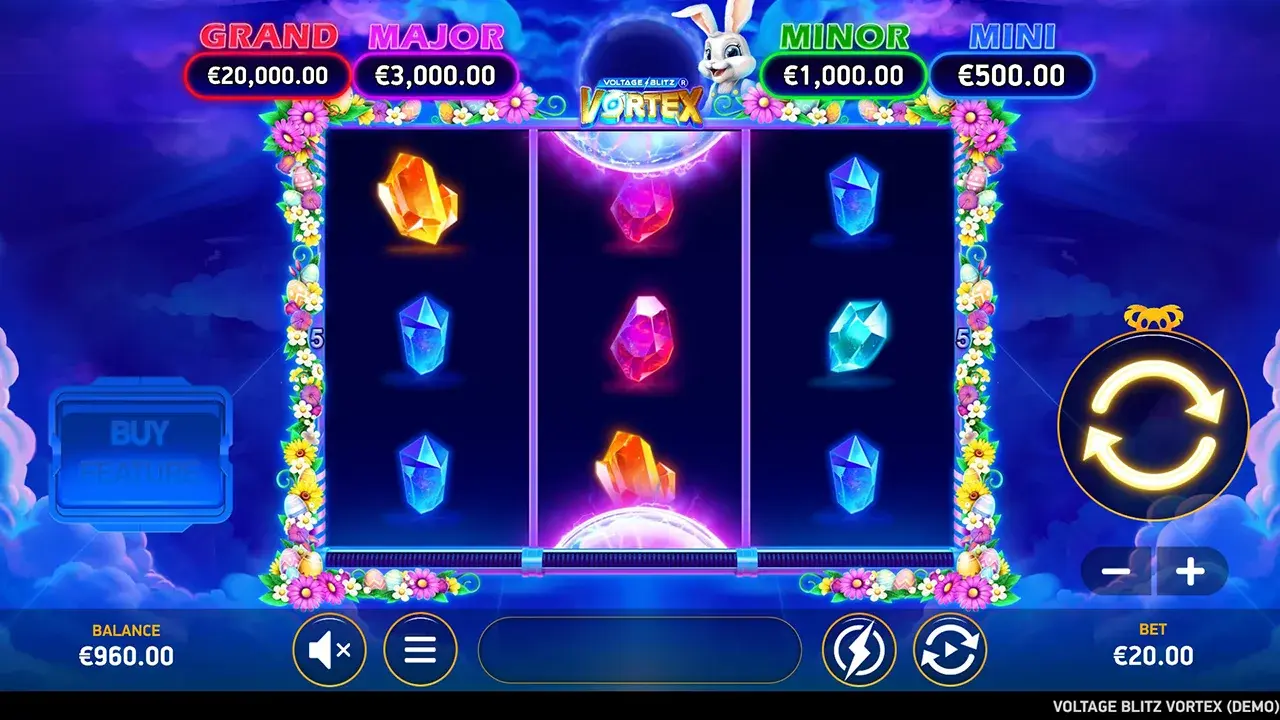Toggle the MINOR jackpot display
The height and width of the screenshot is (720, 1280).
pyautogui.click(x=845, y=75)
